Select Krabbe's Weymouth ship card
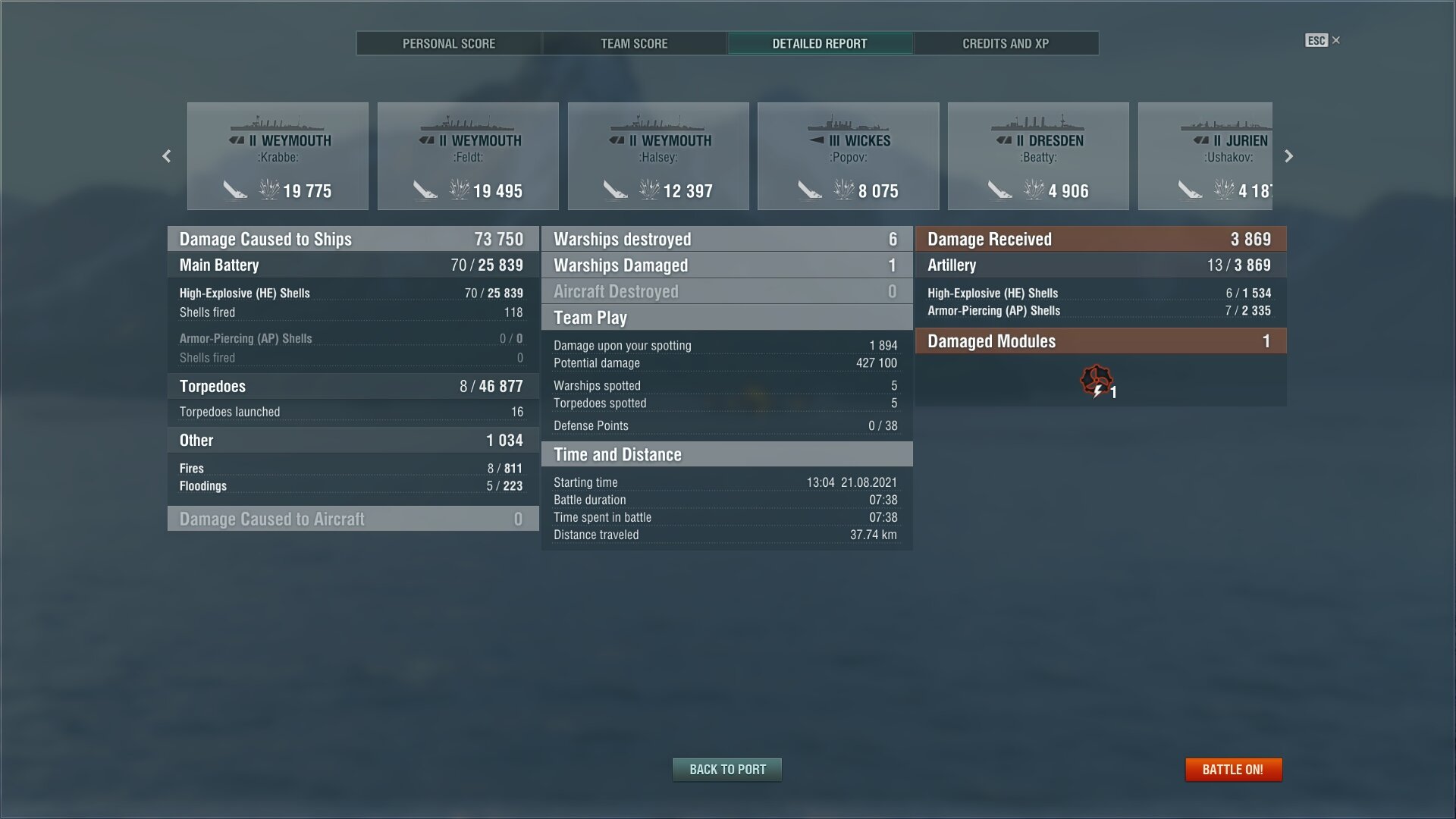The height and width of the screenshot is (819, 1456). click(x=278, y=156)
